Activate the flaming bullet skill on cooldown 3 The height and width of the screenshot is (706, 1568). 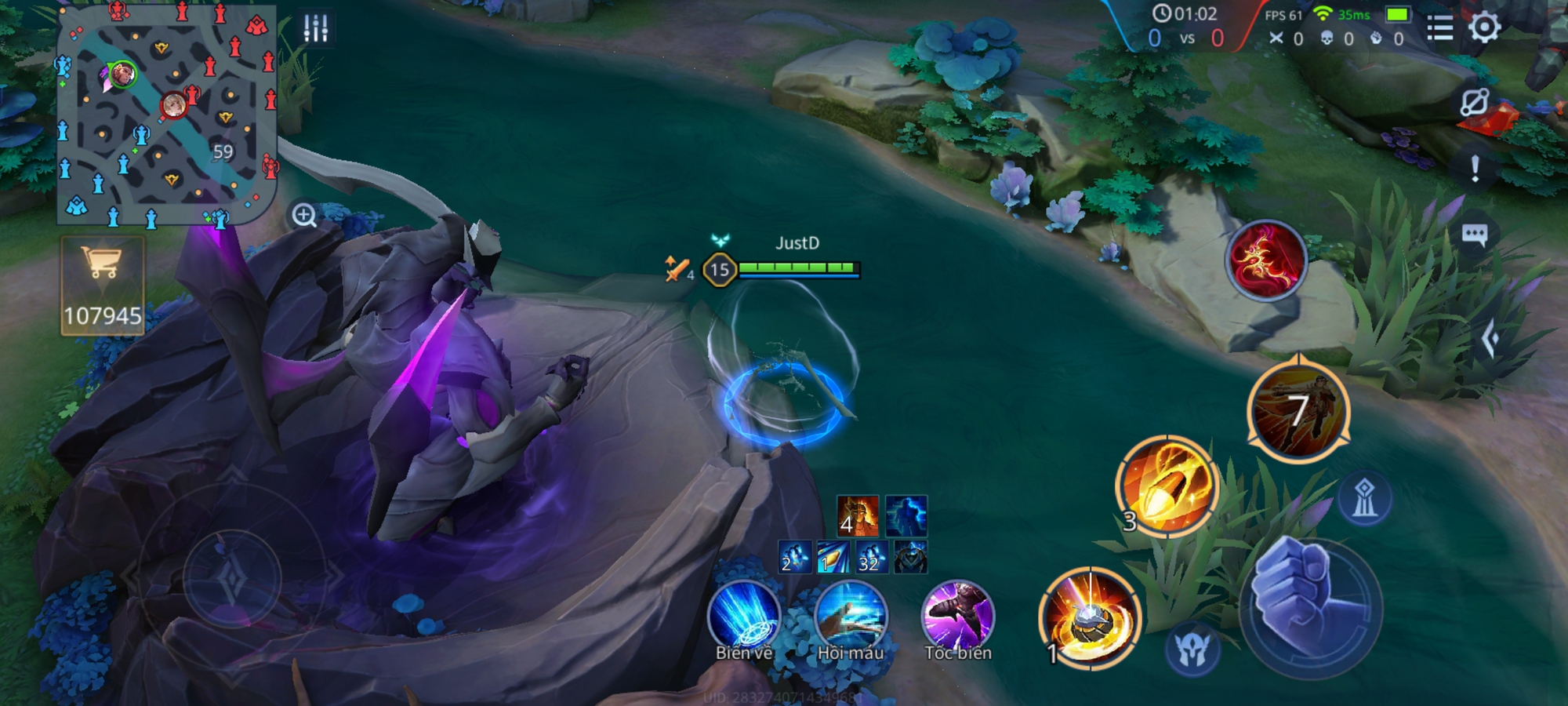pos(1167,486)
